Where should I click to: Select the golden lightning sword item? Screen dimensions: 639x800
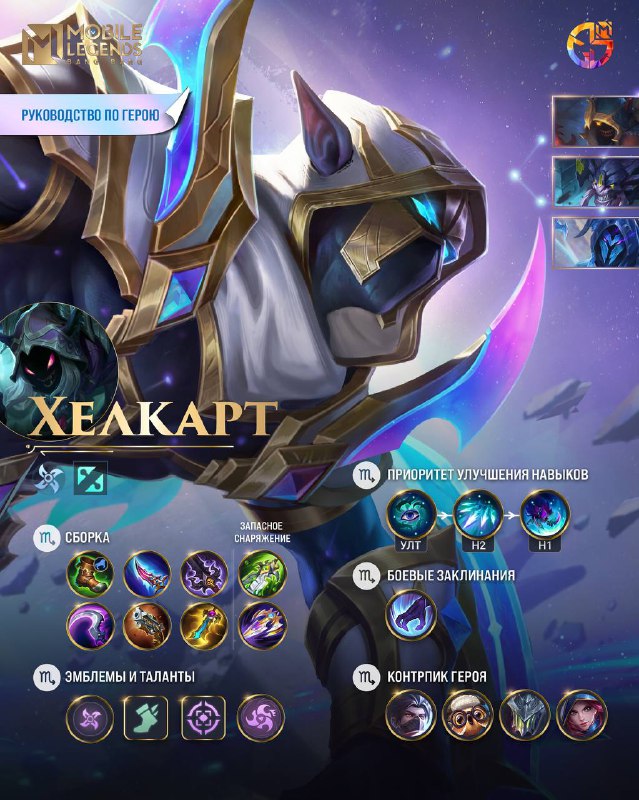click(x=203, y=627)
